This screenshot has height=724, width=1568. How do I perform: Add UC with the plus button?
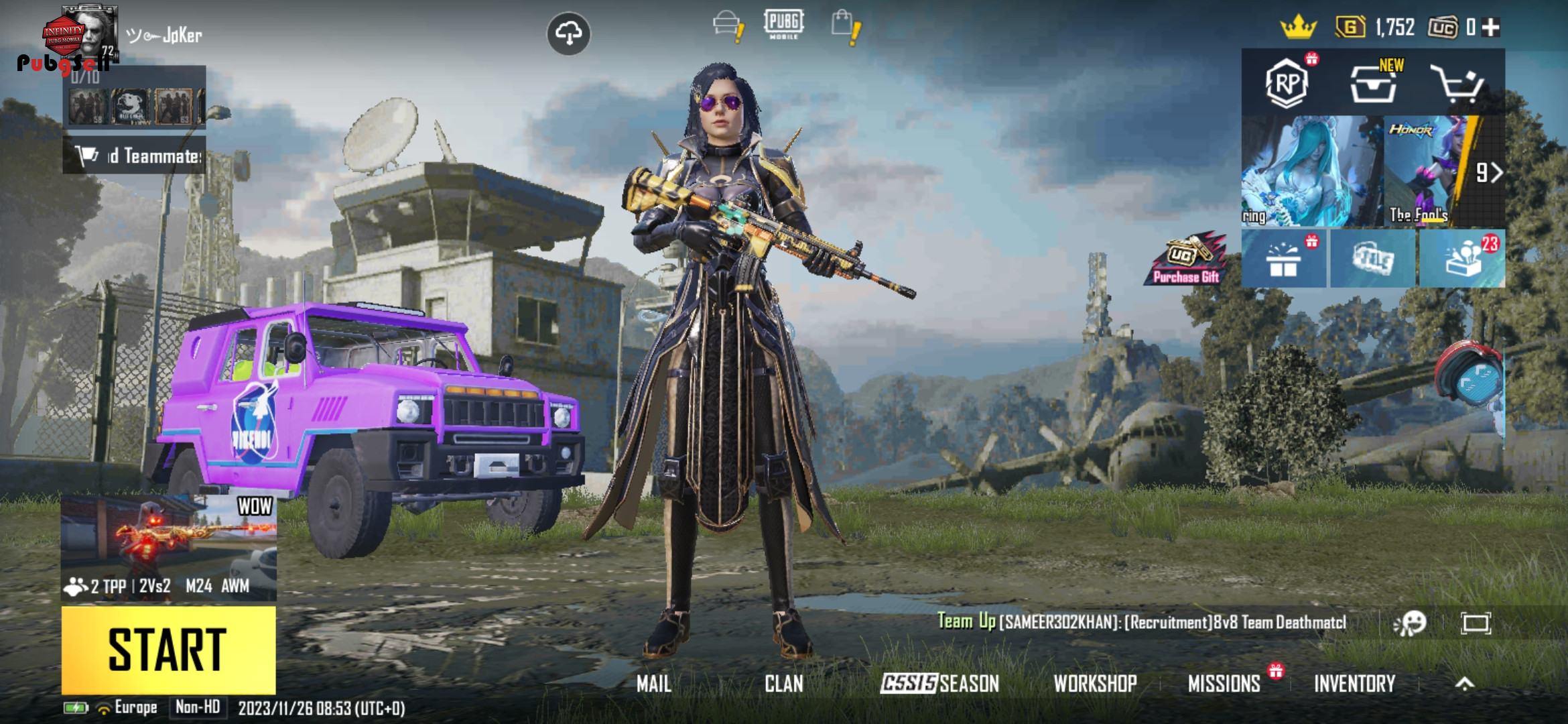coord(1491,27)
